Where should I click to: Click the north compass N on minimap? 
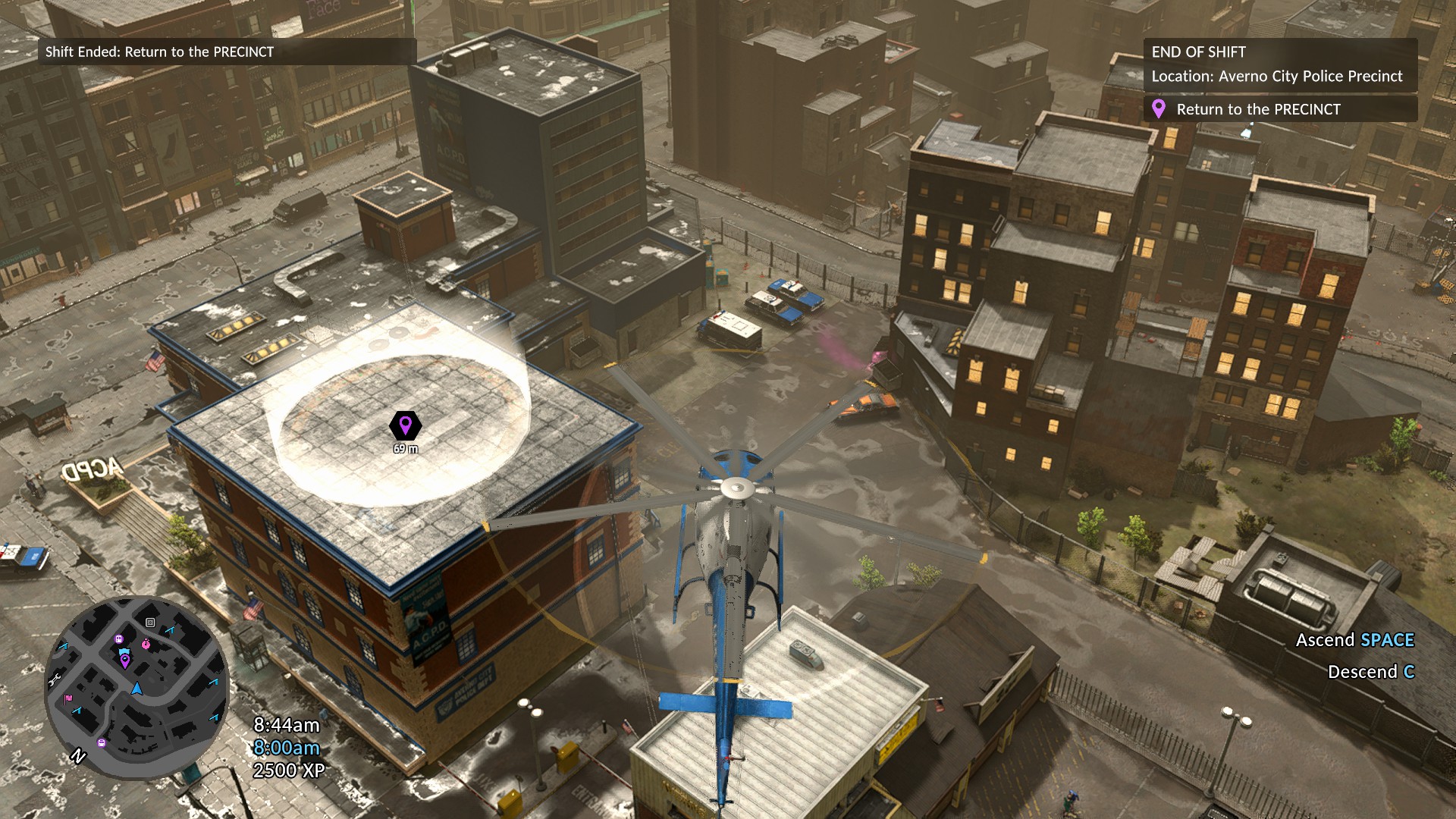(x=78, y=756)
